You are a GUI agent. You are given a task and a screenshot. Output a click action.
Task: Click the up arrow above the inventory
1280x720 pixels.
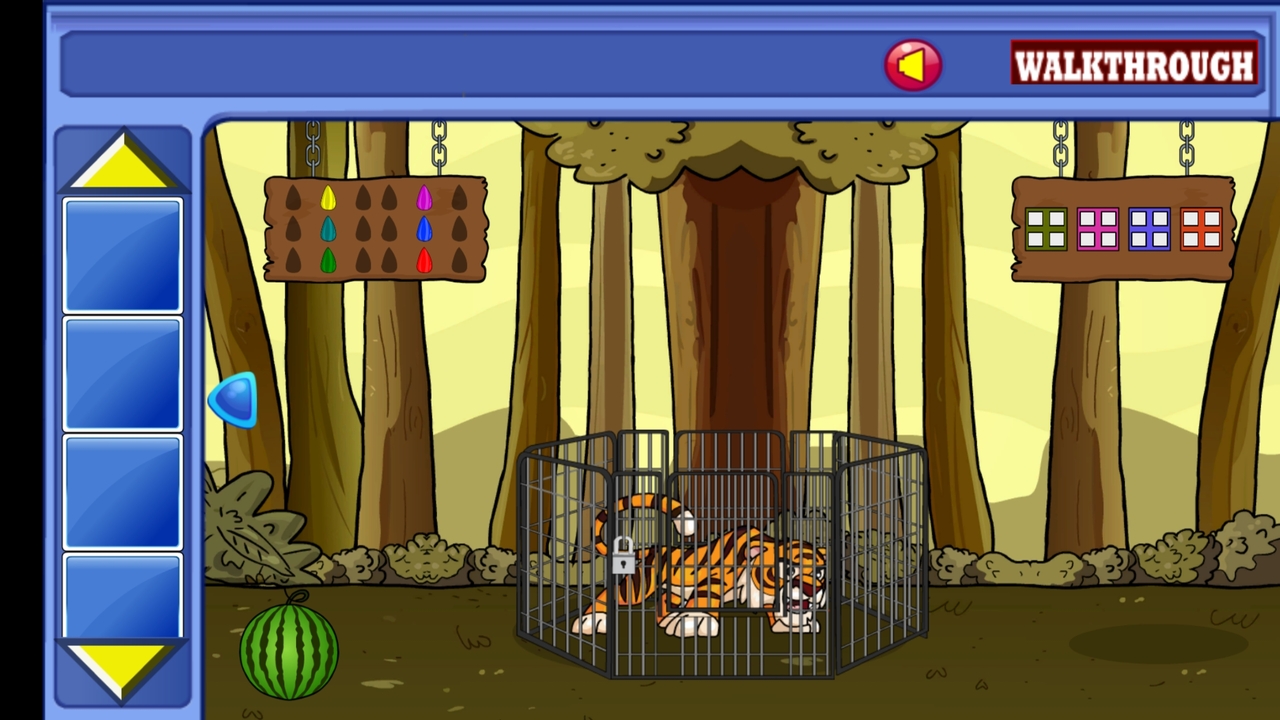[122, 160]
